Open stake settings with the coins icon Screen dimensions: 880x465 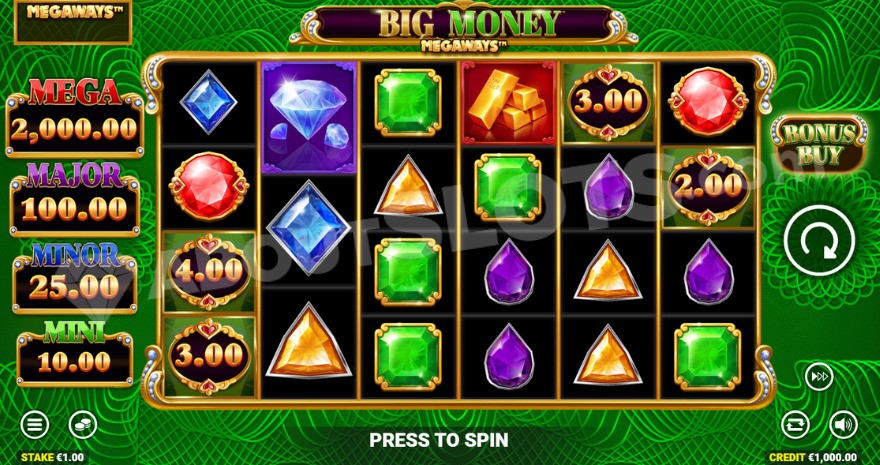83,424
